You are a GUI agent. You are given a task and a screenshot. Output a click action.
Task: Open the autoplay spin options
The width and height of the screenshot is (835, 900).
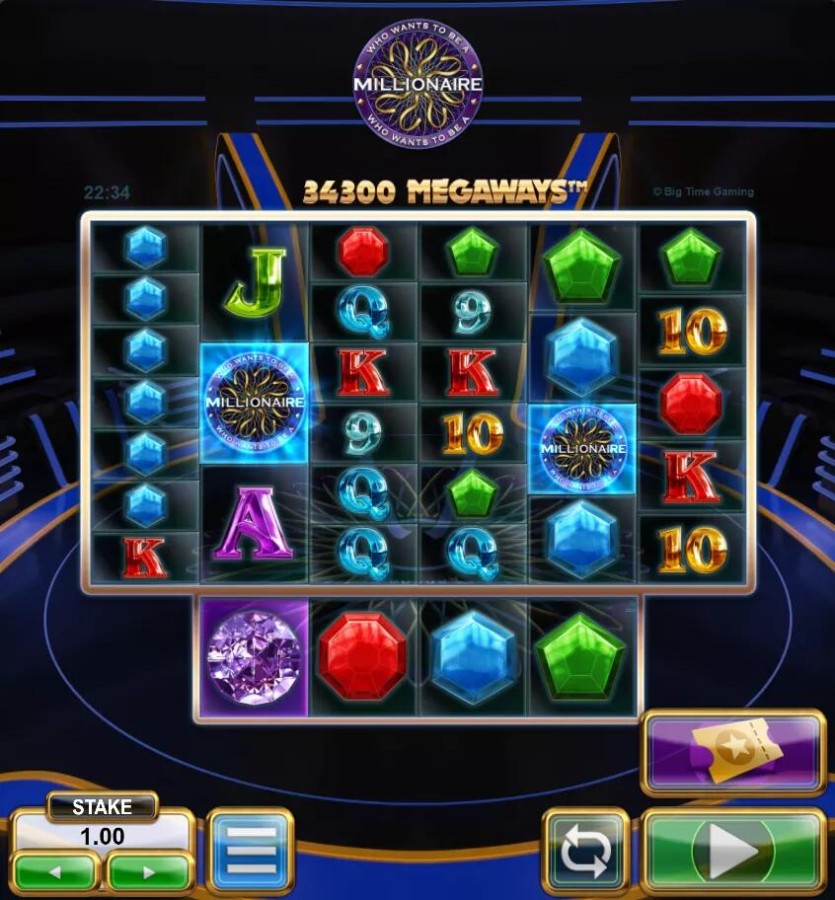click(x=585, y=852)
